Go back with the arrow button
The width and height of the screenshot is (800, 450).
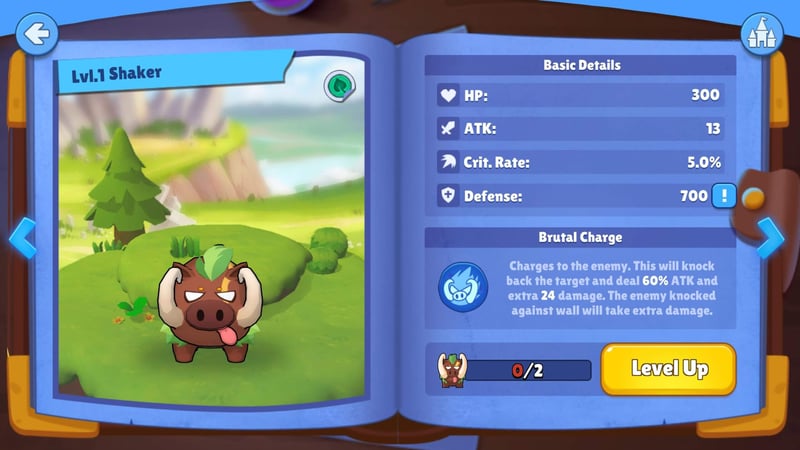click(x=37, y=34)
